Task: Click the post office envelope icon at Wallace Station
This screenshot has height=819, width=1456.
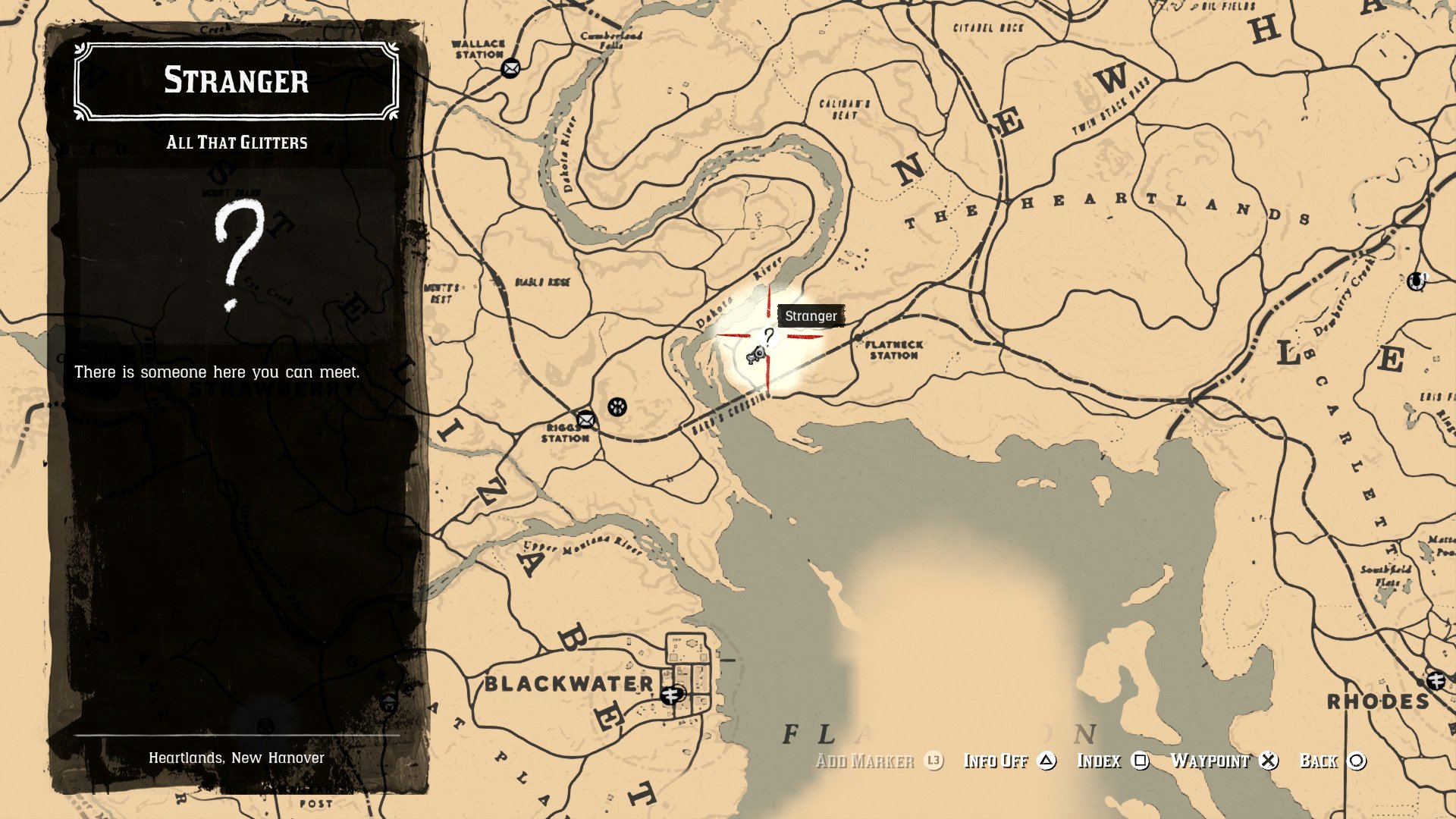Action: click(x=512, y=69)
